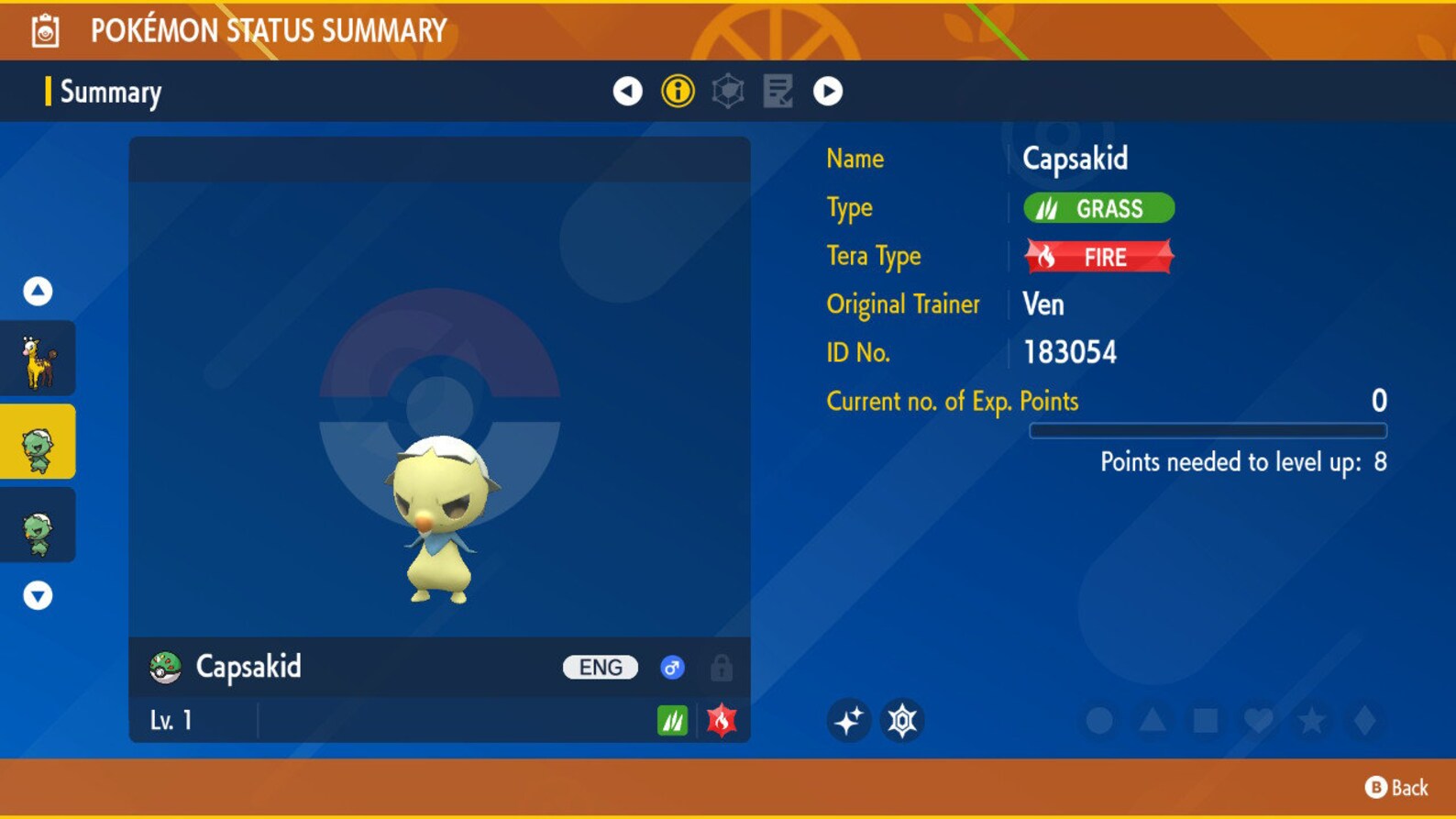1456x819 pixels.
Task: Select the Tera Jewel icon beside the sparkle
Action: [x=903, y=721]
